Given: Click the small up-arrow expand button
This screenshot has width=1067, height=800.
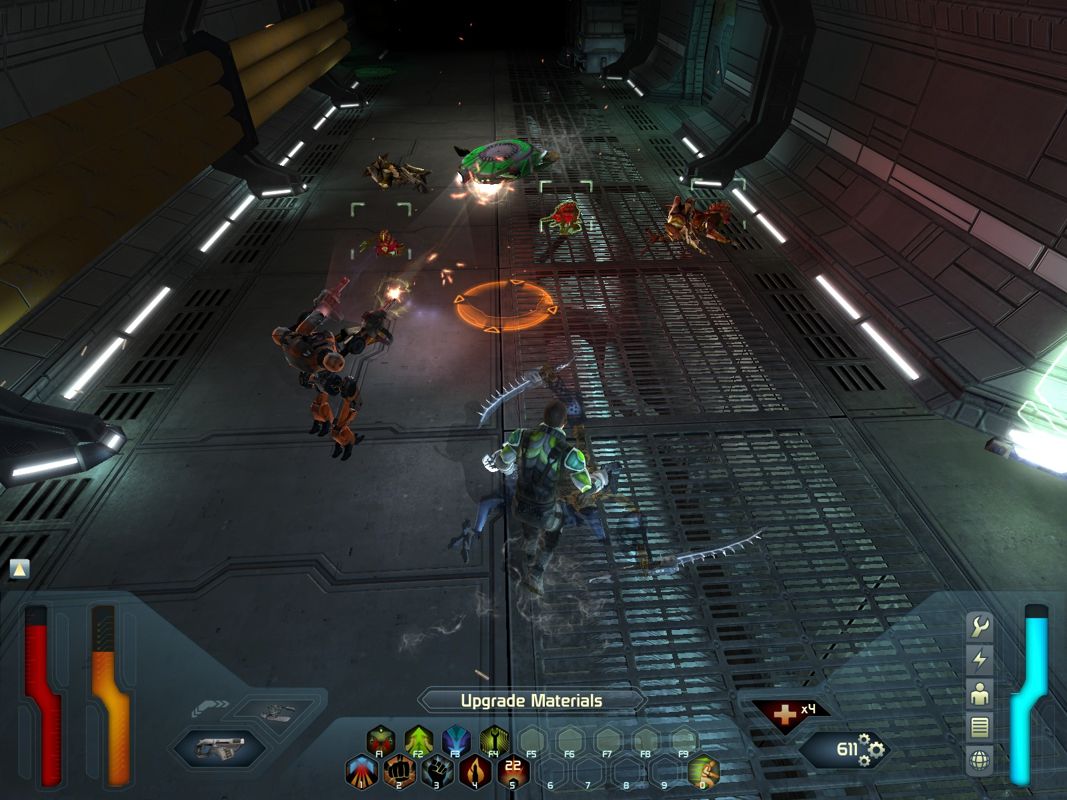Looking at the screenshot, I should click(x=19, y=569).
